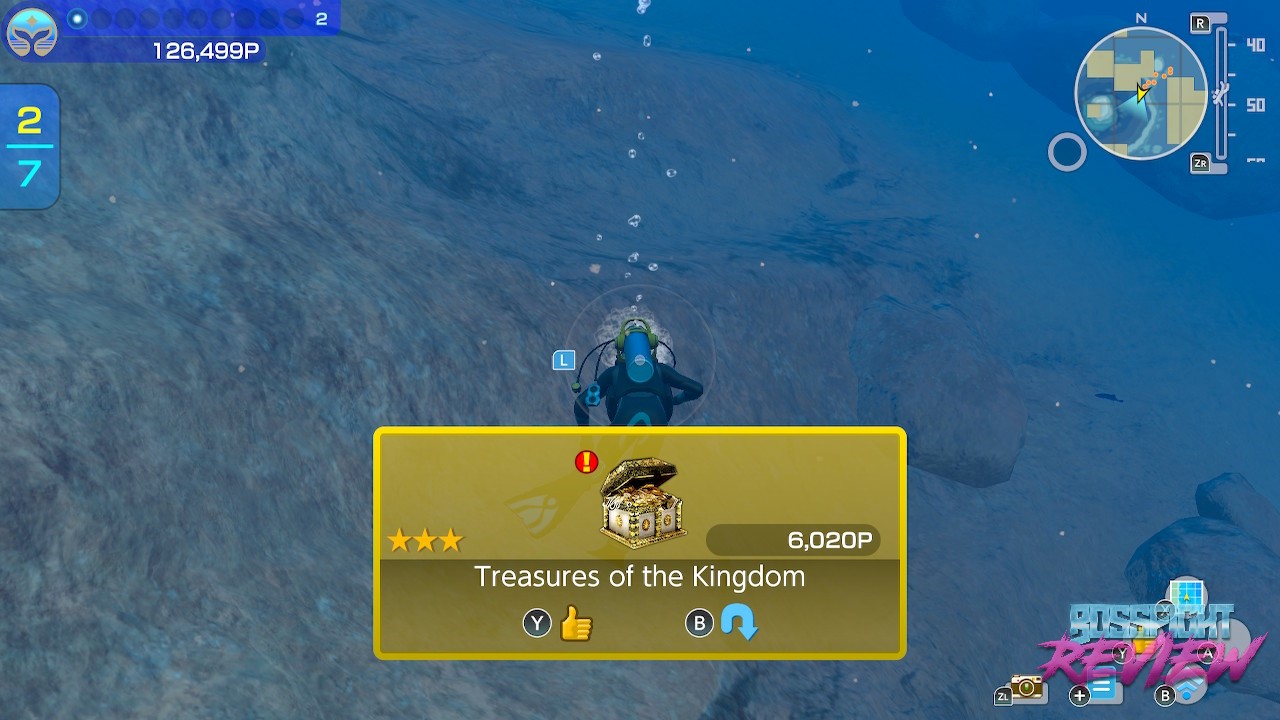
Task: Click the ring icon beside the minimap
Action: click(1066, 153)
